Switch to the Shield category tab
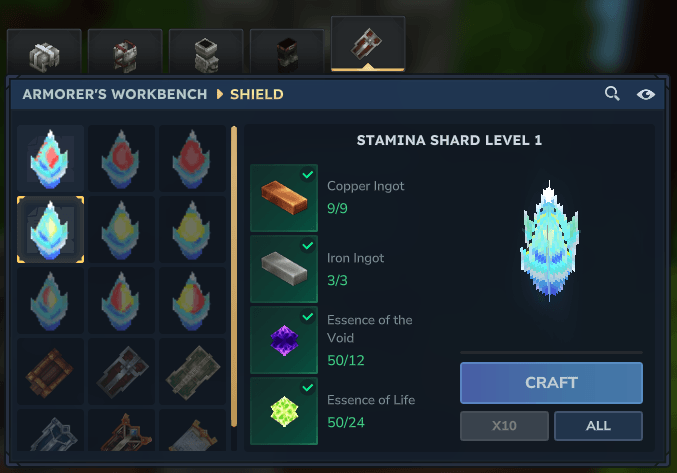Viewport: 677px width, 473px height. coord(368,45)
